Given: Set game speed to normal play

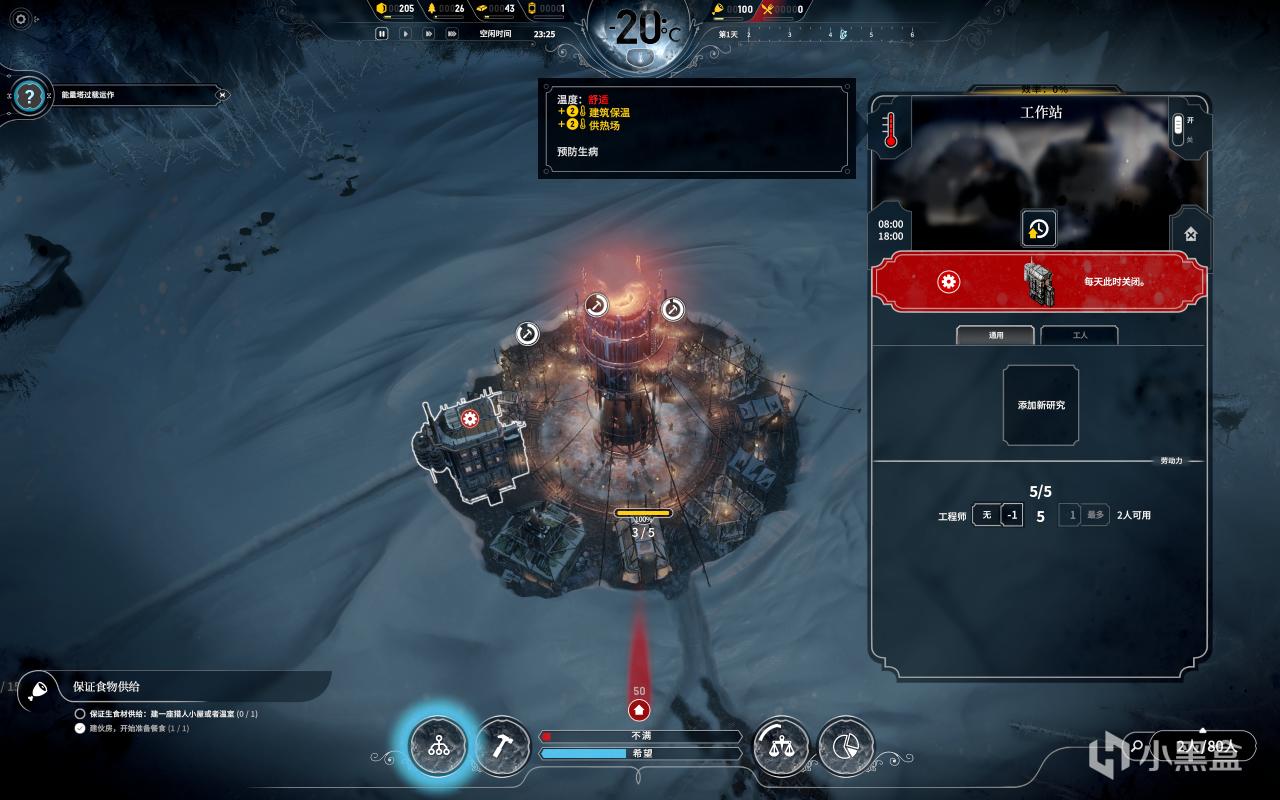Looking at the screenshot, I should pos(405,33).
